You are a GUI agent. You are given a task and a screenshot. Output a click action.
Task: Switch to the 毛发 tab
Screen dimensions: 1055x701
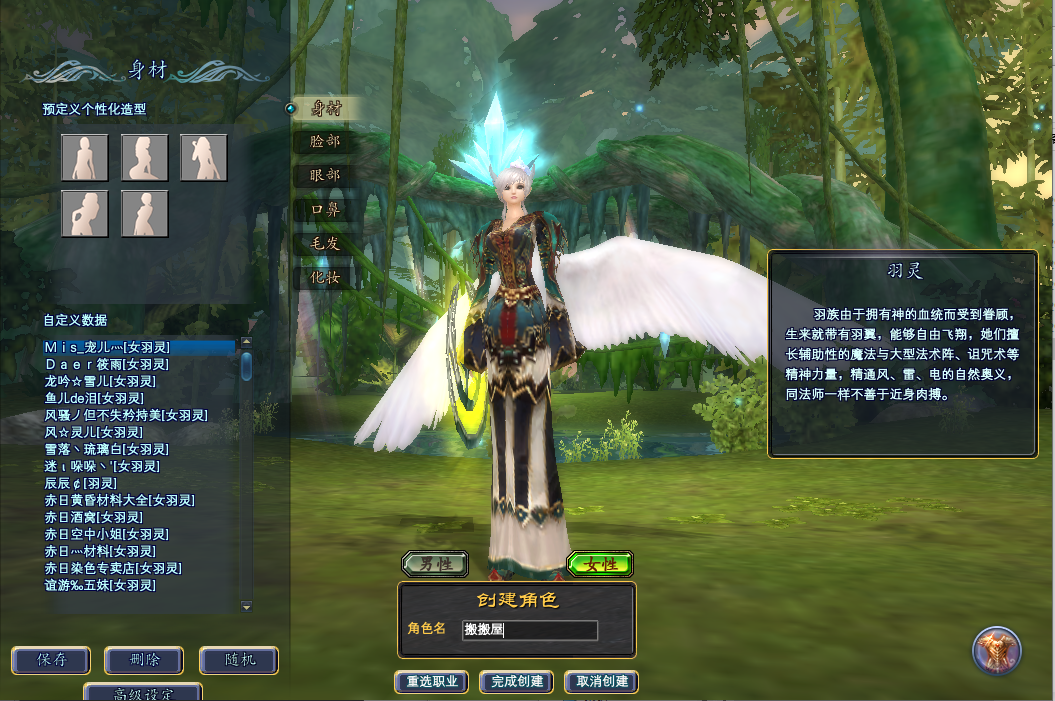pos(326,243)
